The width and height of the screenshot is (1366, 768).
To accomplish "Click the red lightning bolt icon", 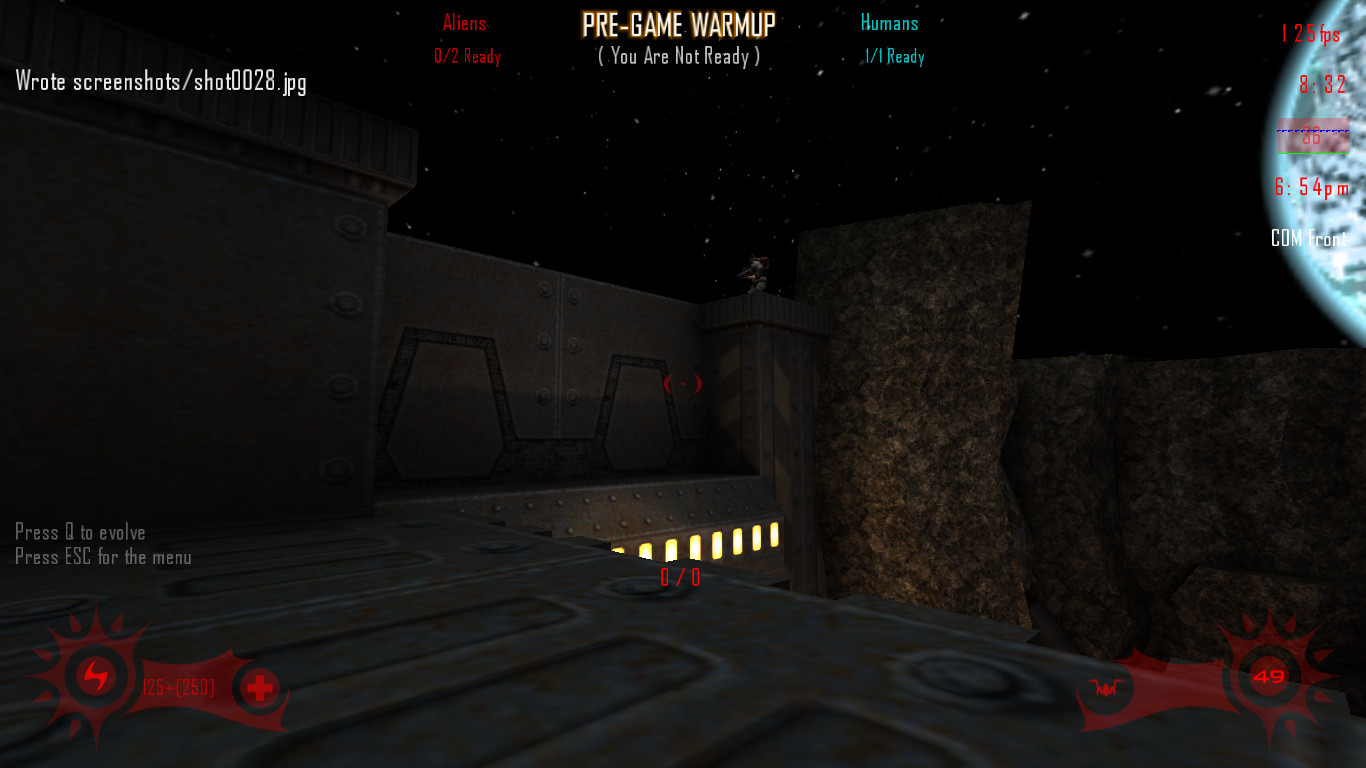I will coord(96,677).
